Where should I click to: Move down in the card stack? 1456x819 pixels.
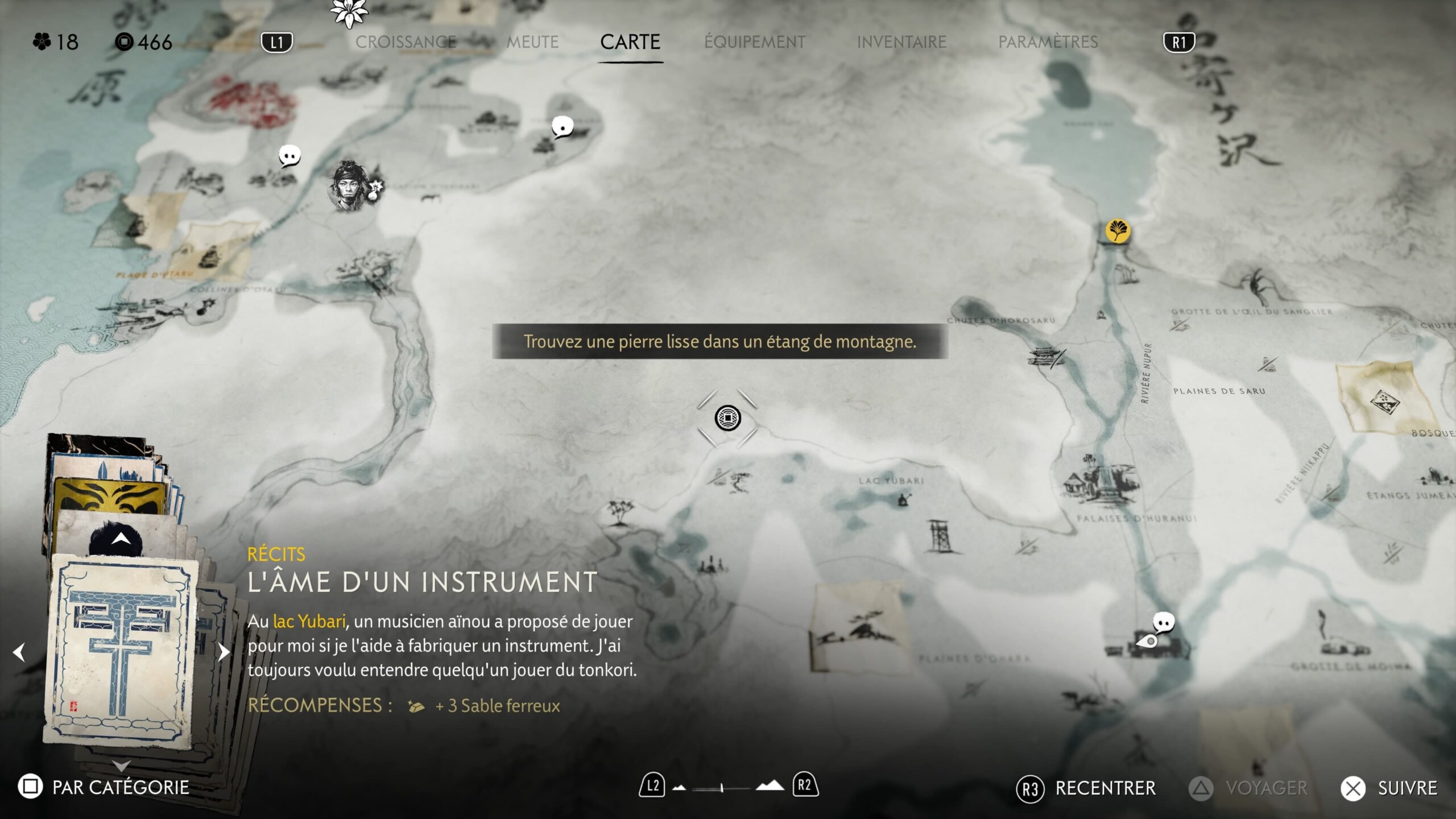[121, 766]
